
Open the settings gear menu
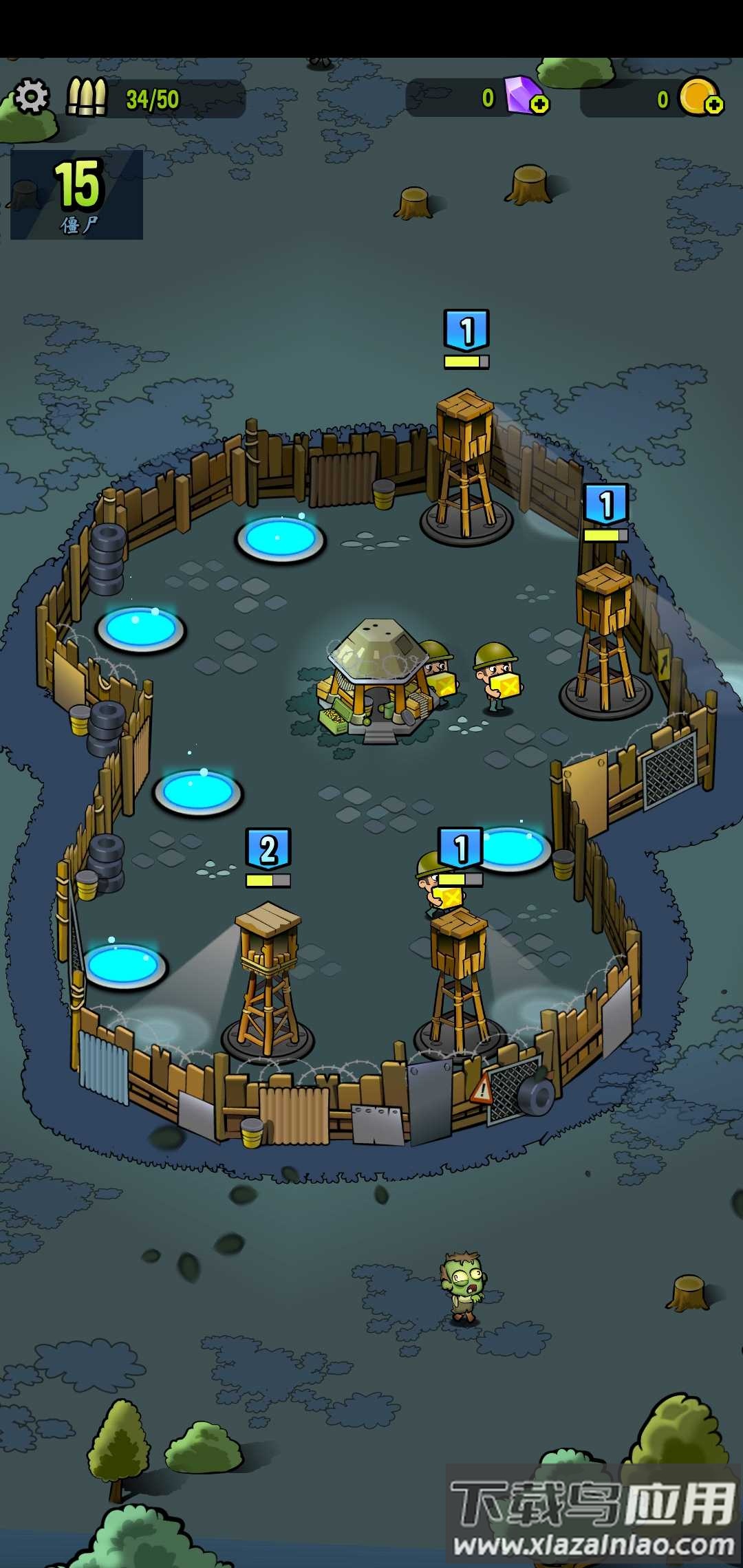[x=31, y=96]
